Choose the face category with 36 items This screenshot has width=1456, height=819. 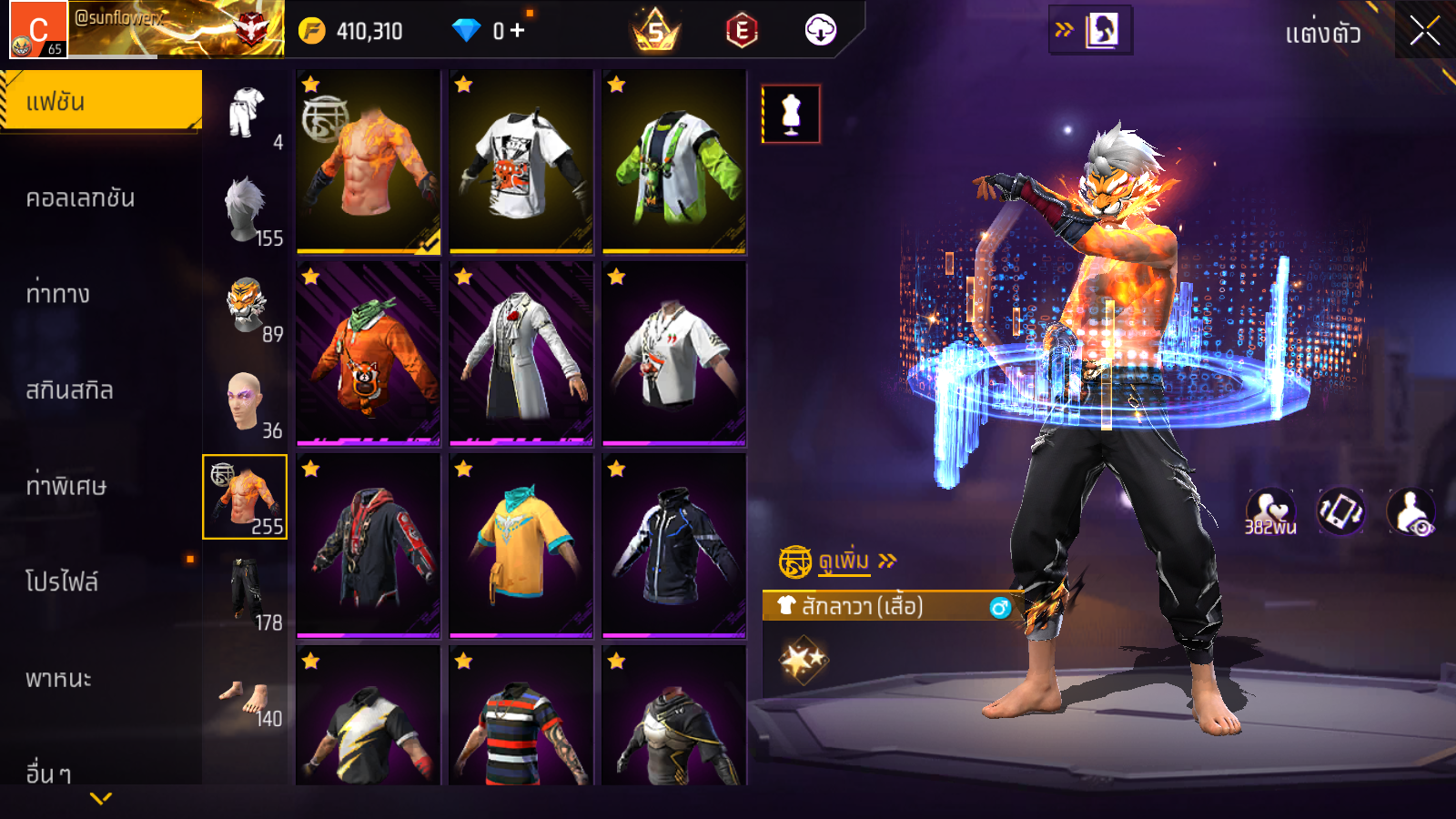click(246, 402)
